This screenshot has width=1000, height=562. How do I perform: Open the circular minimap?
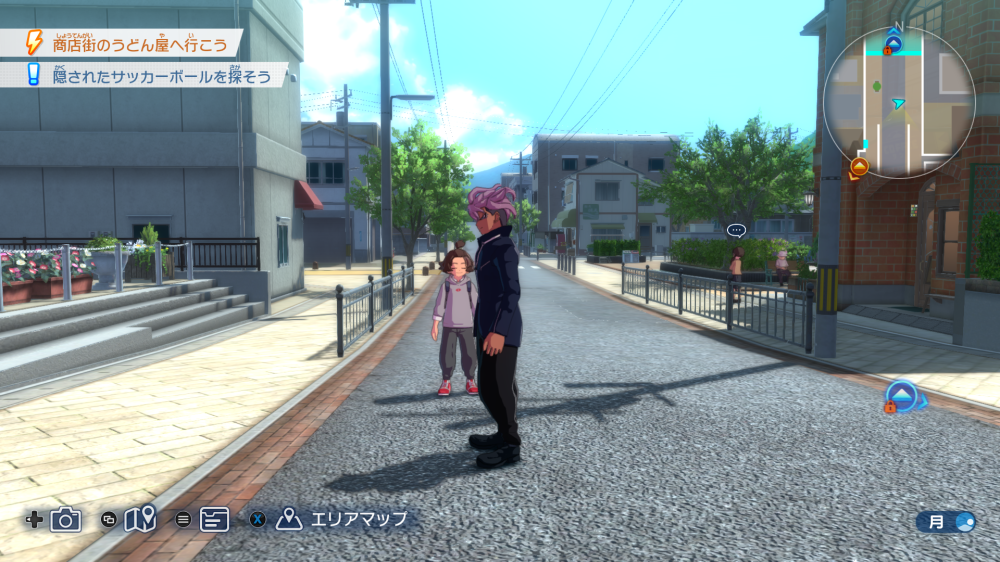(x=898, y=102)
